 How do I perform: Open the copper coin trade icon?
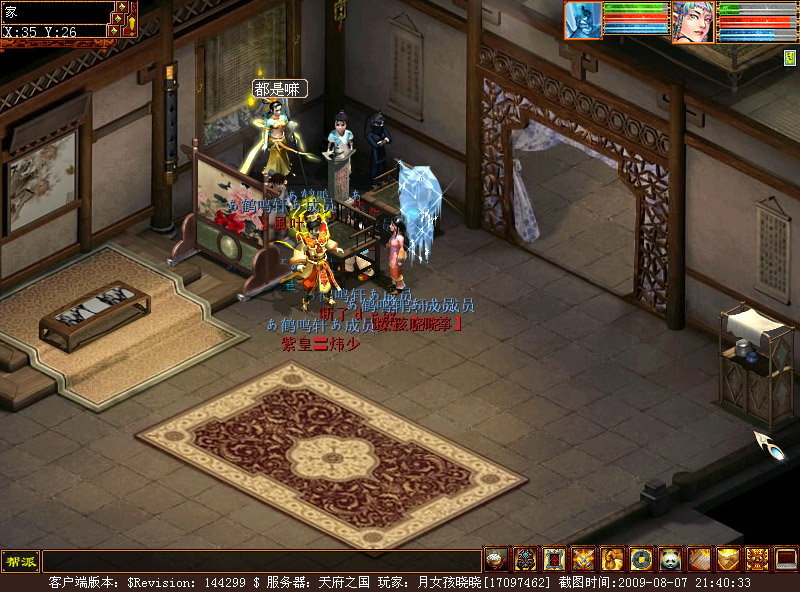click(x=641, y=560)
